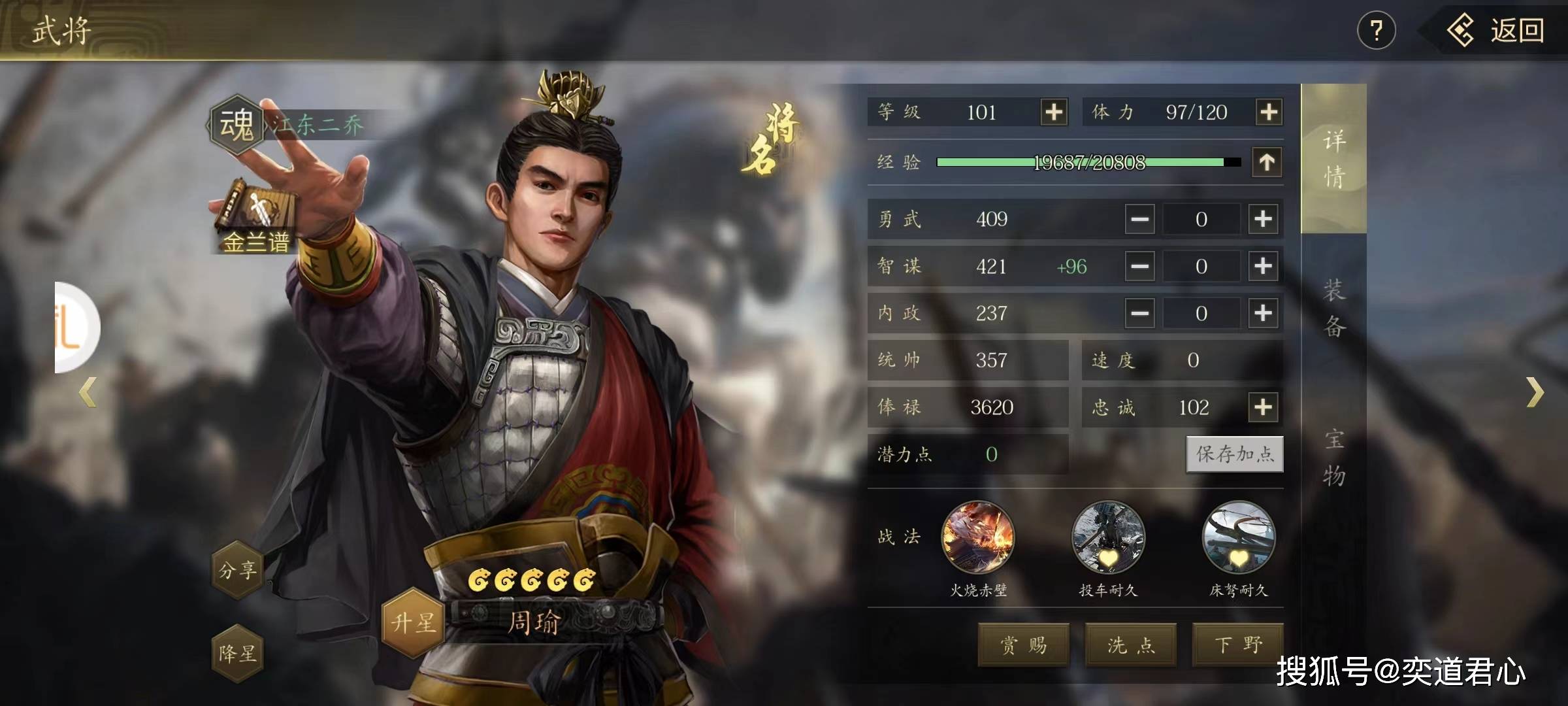Increase 勇武 points with its plus button

click(x=1263, y=219)
